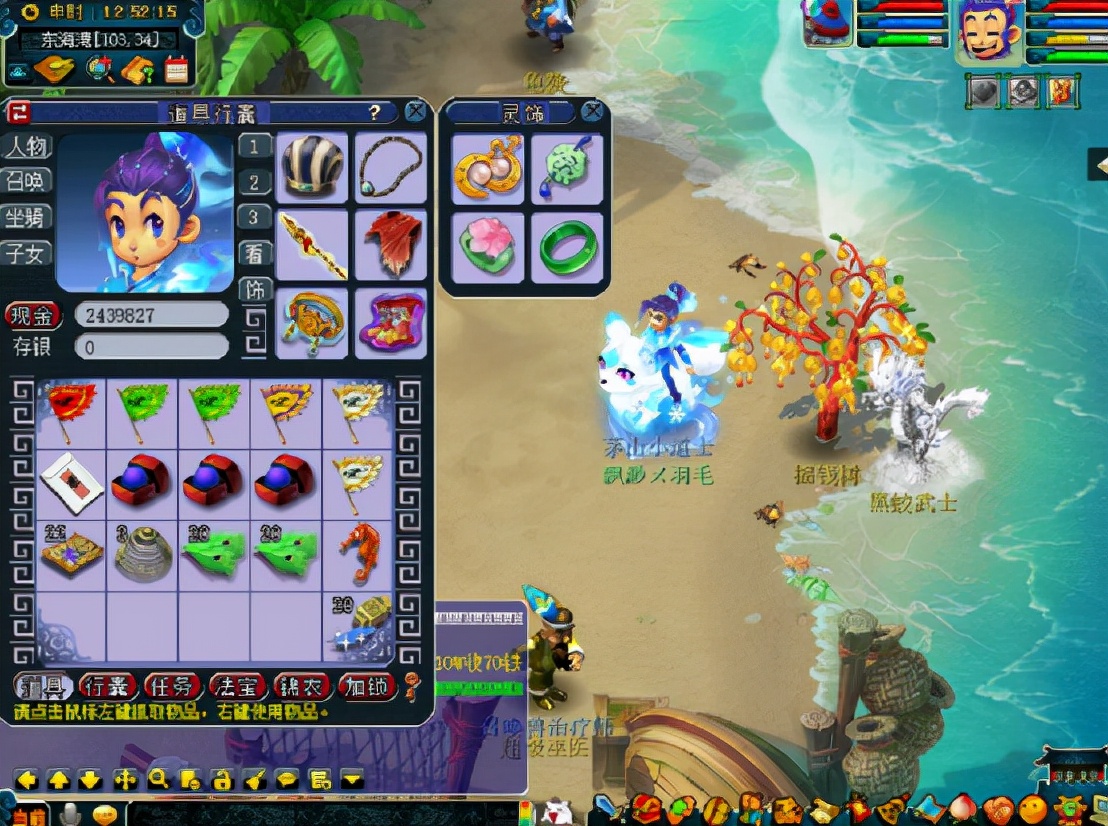
Task: Select the equipped necklace slot
Action: (x=390, y=166)
